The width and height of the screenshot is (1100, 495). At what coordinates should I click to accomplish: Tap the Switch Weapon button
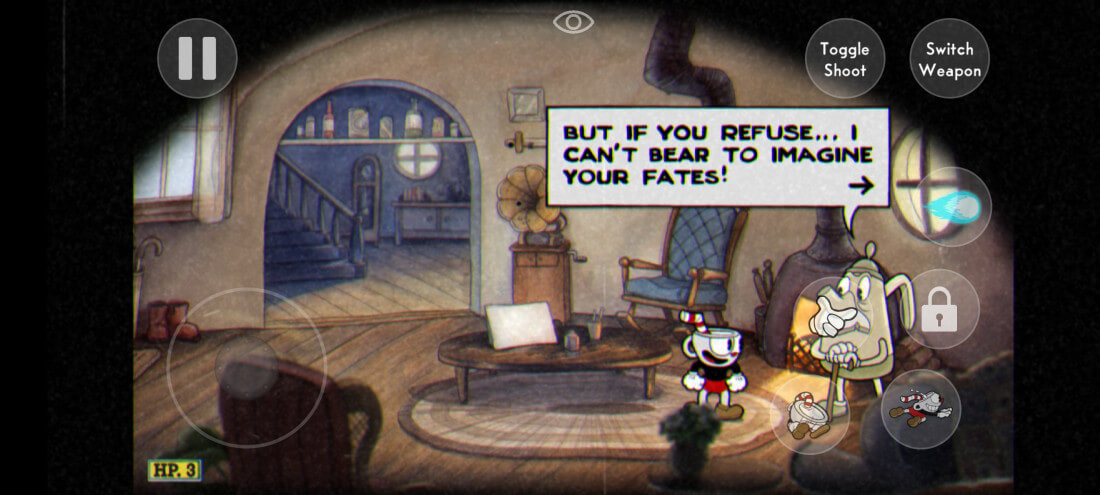pyautogui.click(x=949, y=59)
